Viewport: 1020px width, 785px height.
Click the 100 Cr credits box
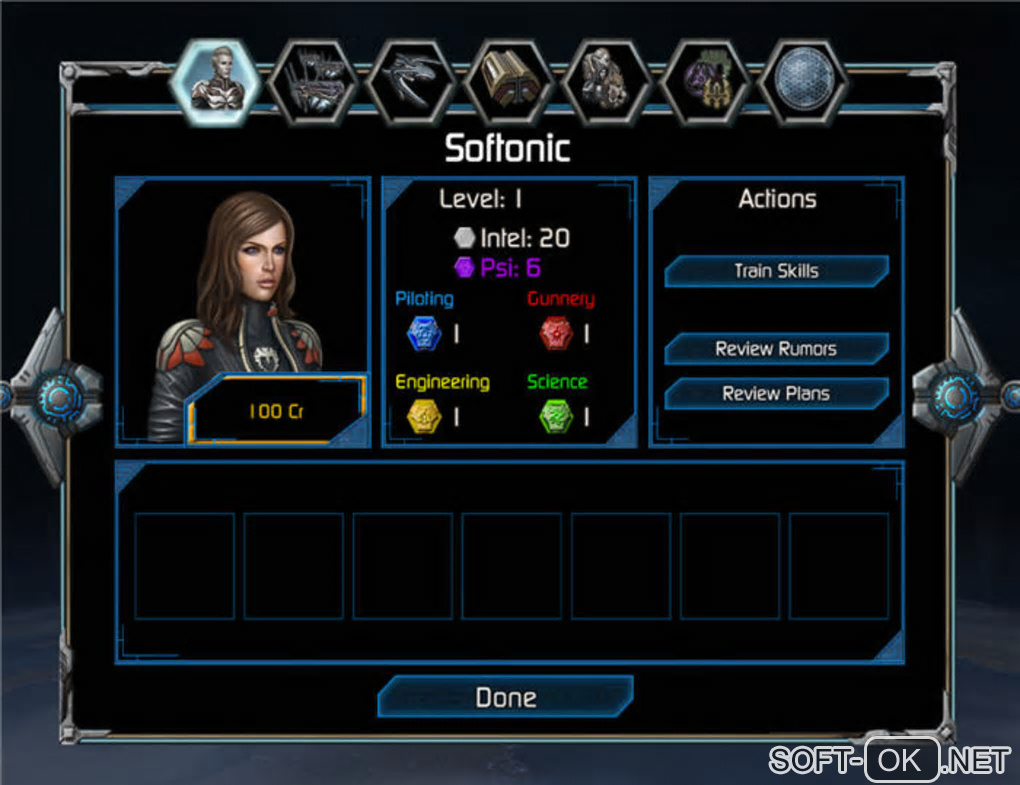tap(275, 411)
